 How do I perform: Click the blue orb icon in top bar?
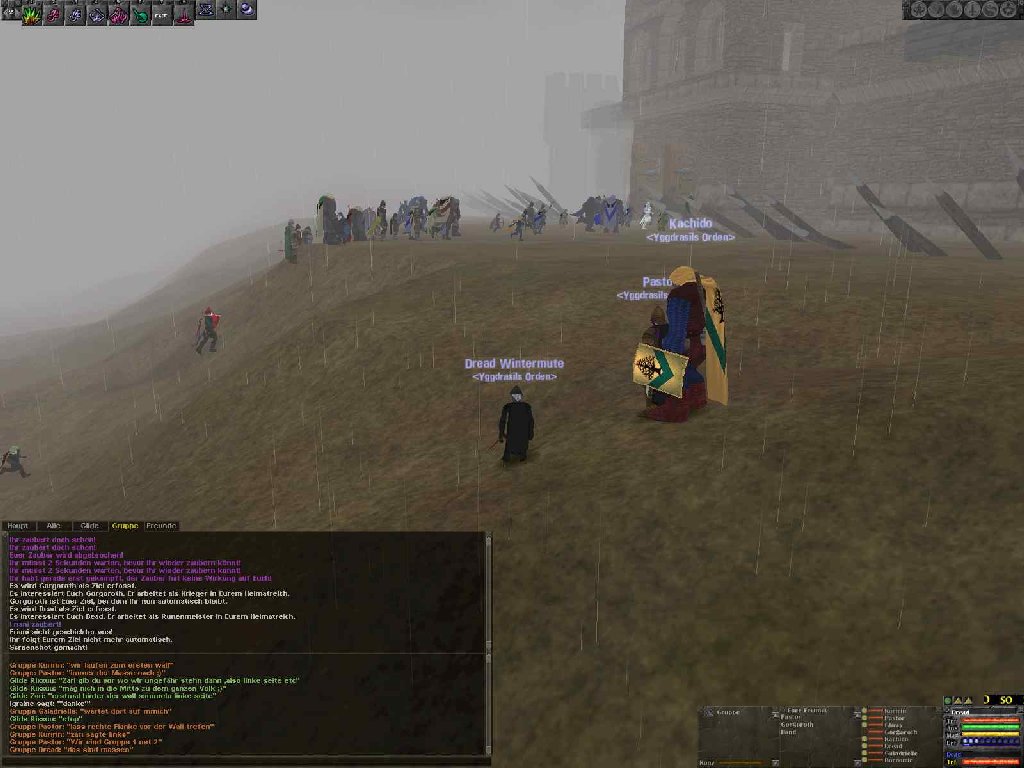246,9
